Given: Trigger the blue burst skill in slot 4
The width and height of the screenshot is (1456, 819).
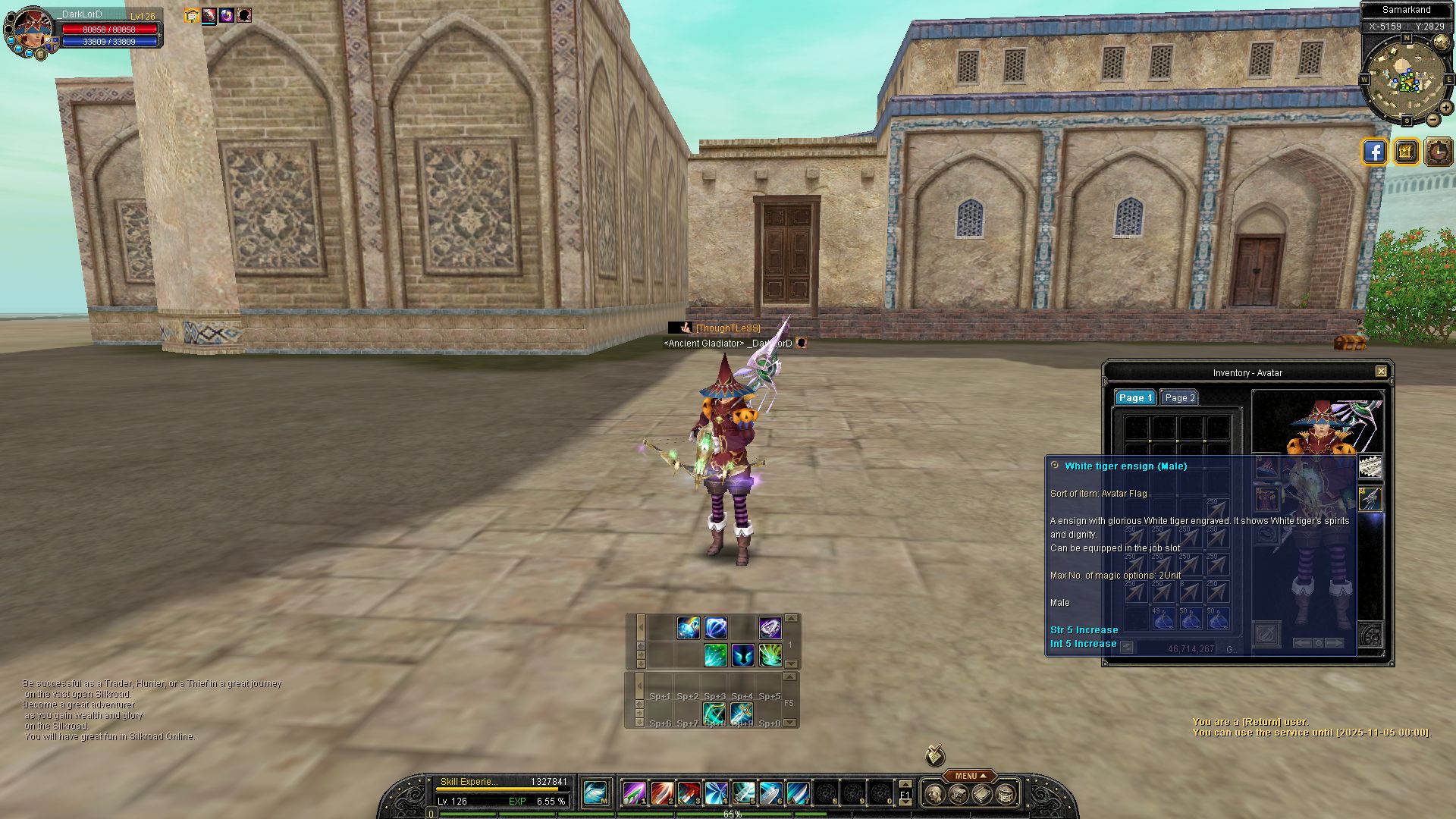Looking at the screenshot, I should pos(716,793).
